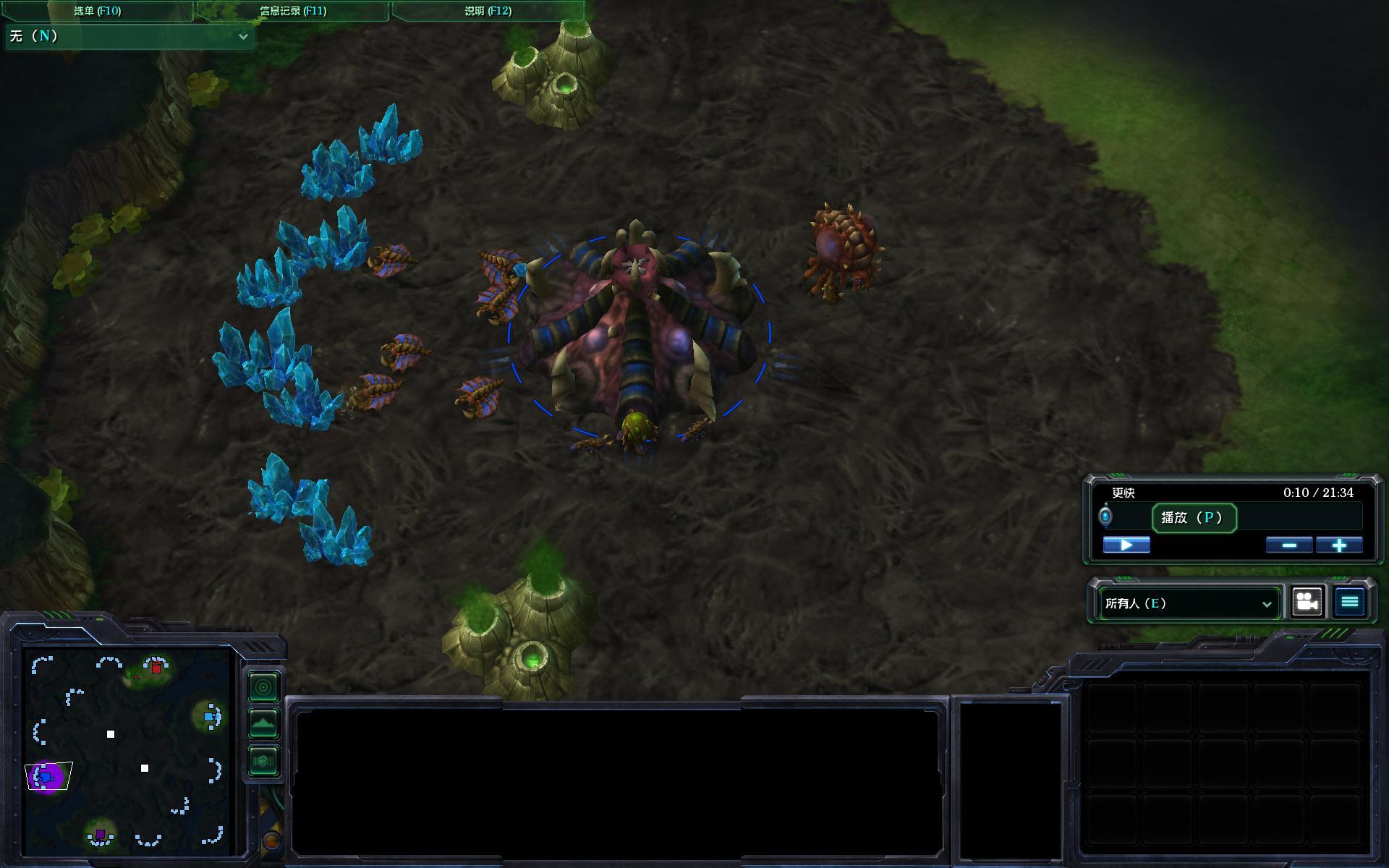Viewport: 1389px width, 868px height.
Task: Toggle the player camera button
Action: tap(1307, 602)
